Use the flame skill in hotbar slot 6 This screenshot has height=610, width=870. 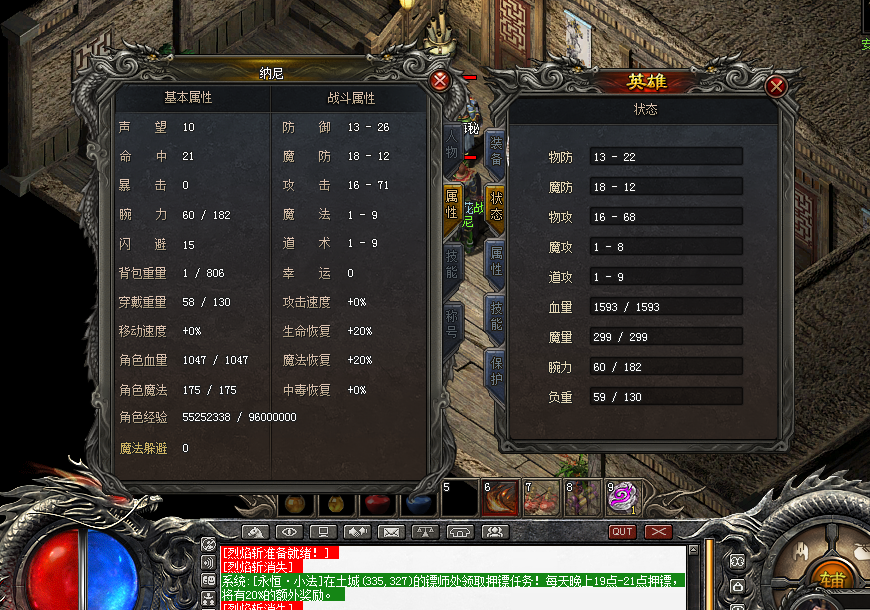498,497
